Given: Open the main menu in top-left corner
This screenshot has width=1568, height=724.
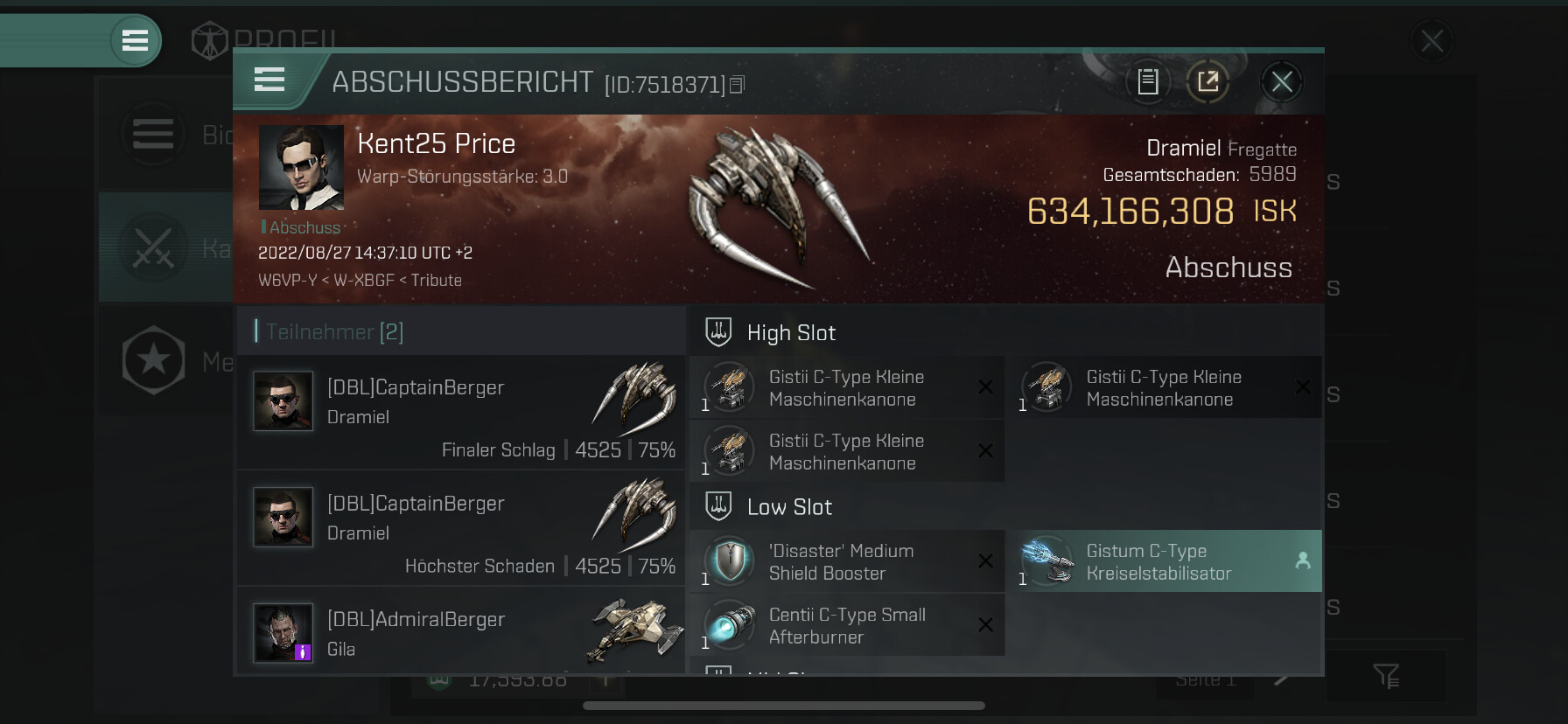Looking at the screenshot, I should pyautogui.click(x=135, y=40).
